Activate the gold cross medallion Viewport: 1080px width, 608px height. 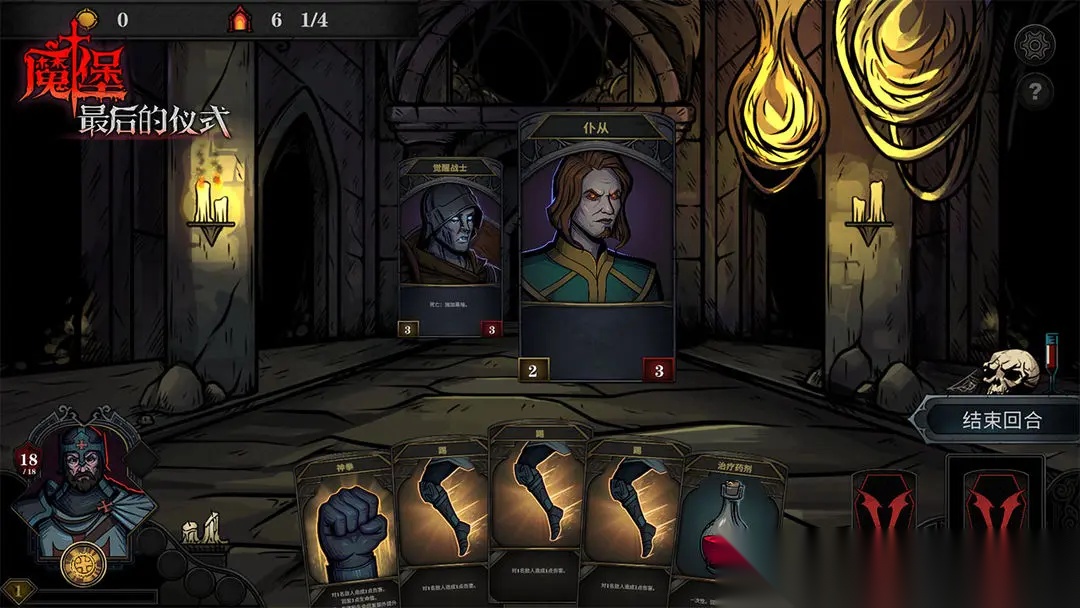(78, 566)
